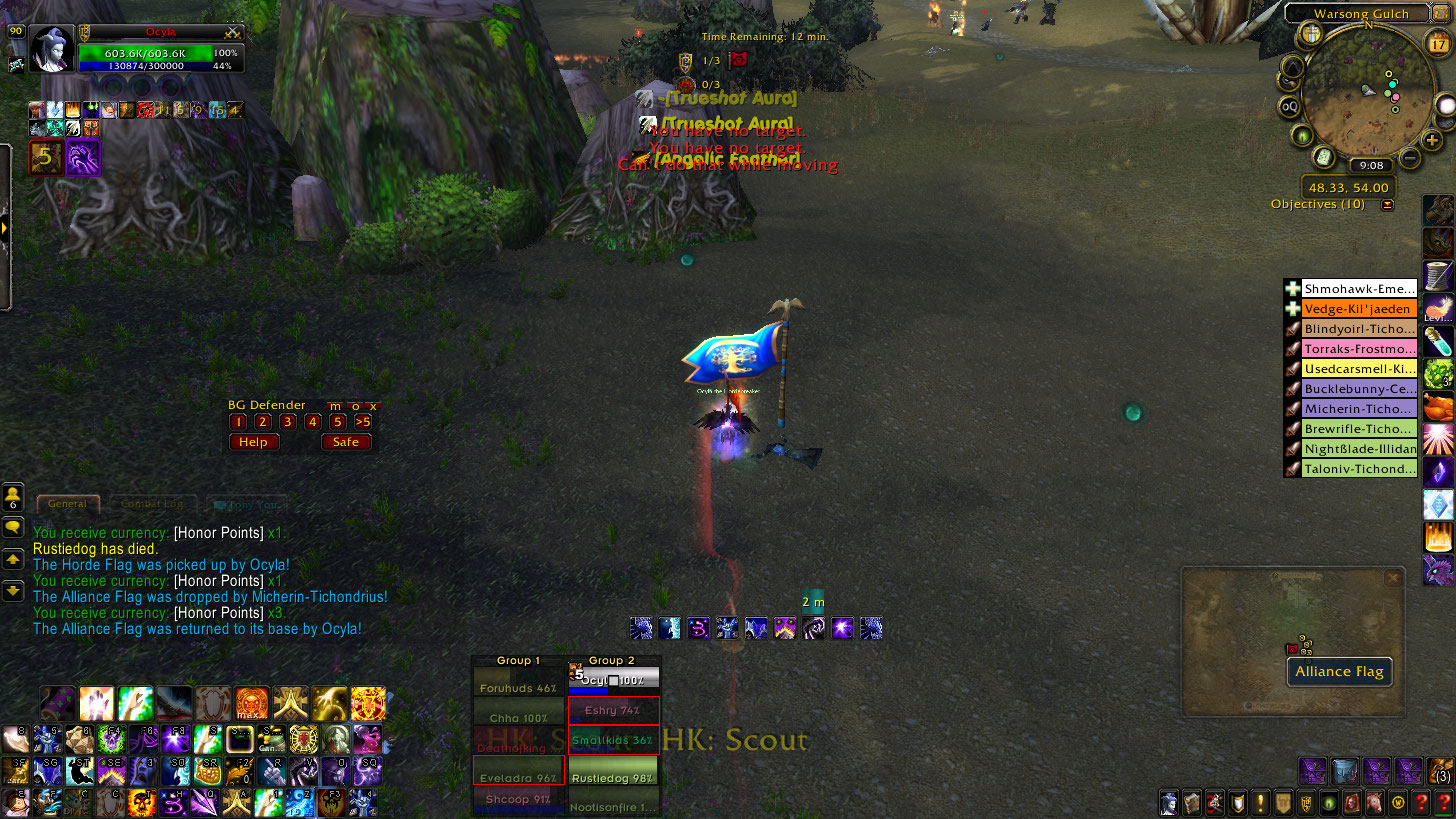The image size is (1456, 819).
Task: Close the battlefield zone map panel
Action: pyautogui.click(x=1392, y=579)
